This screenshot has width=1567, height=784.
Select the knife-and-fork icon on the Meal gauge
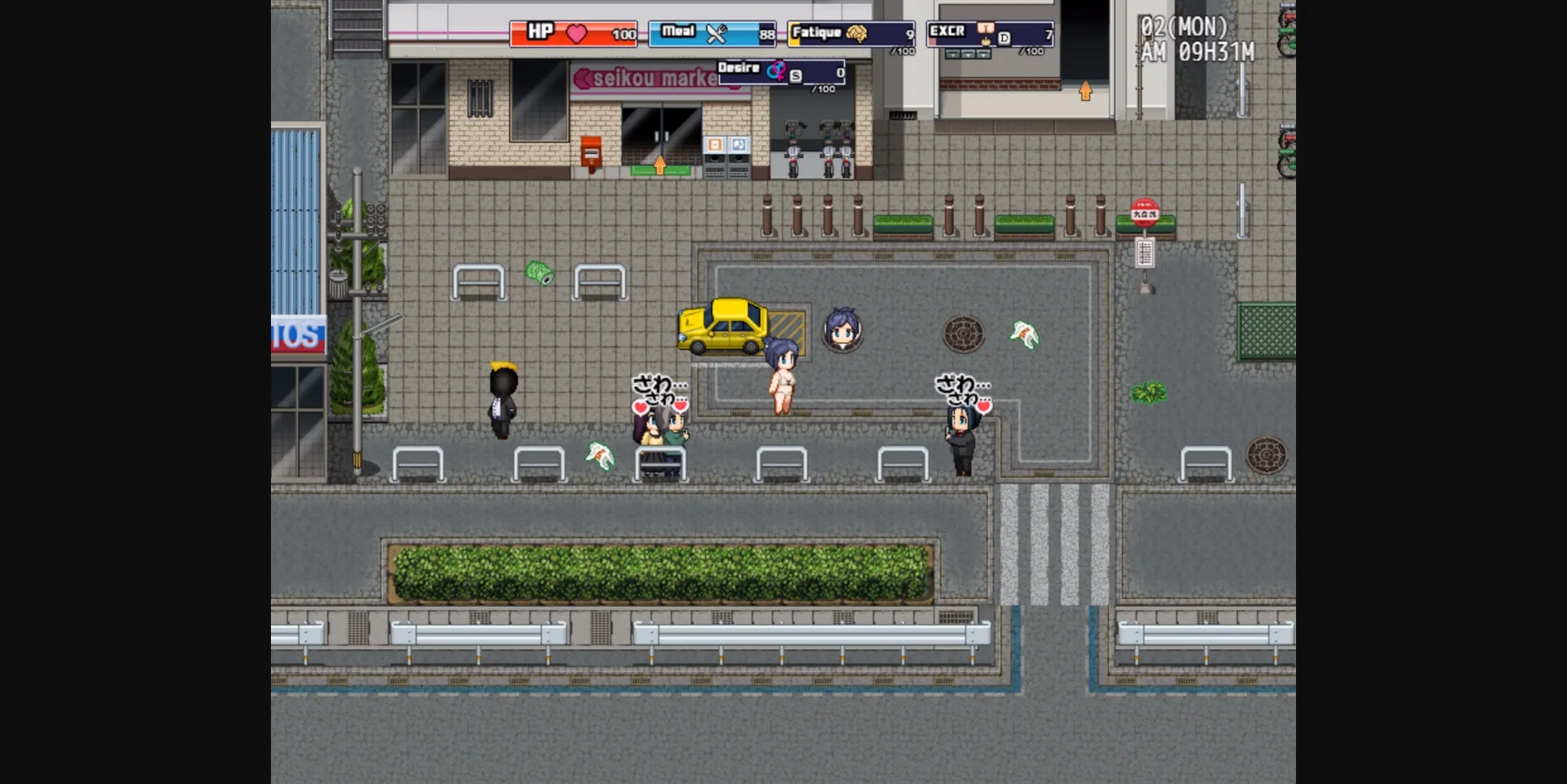[x=717, y=33]
